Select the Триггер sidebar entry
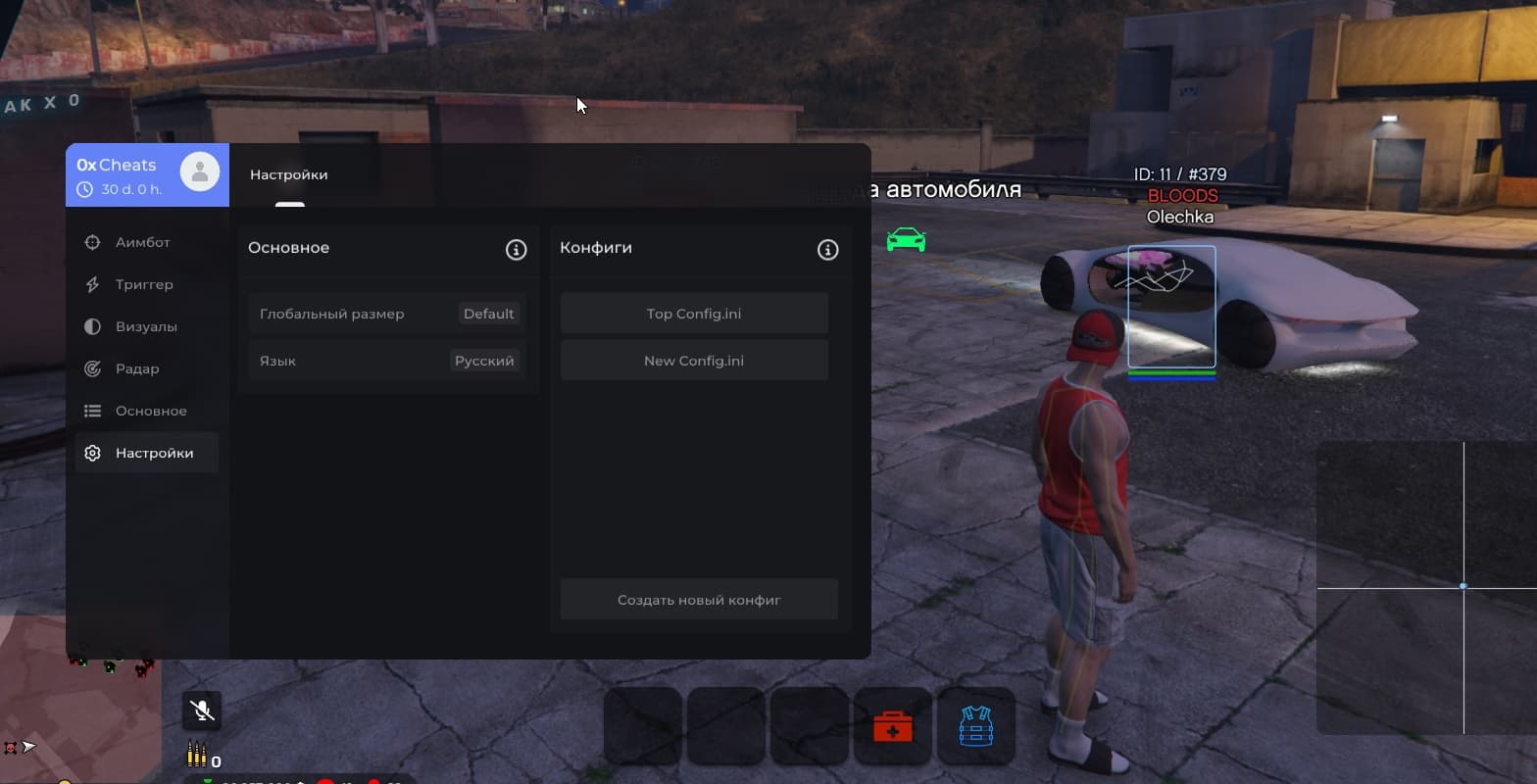 click(143, 284)
